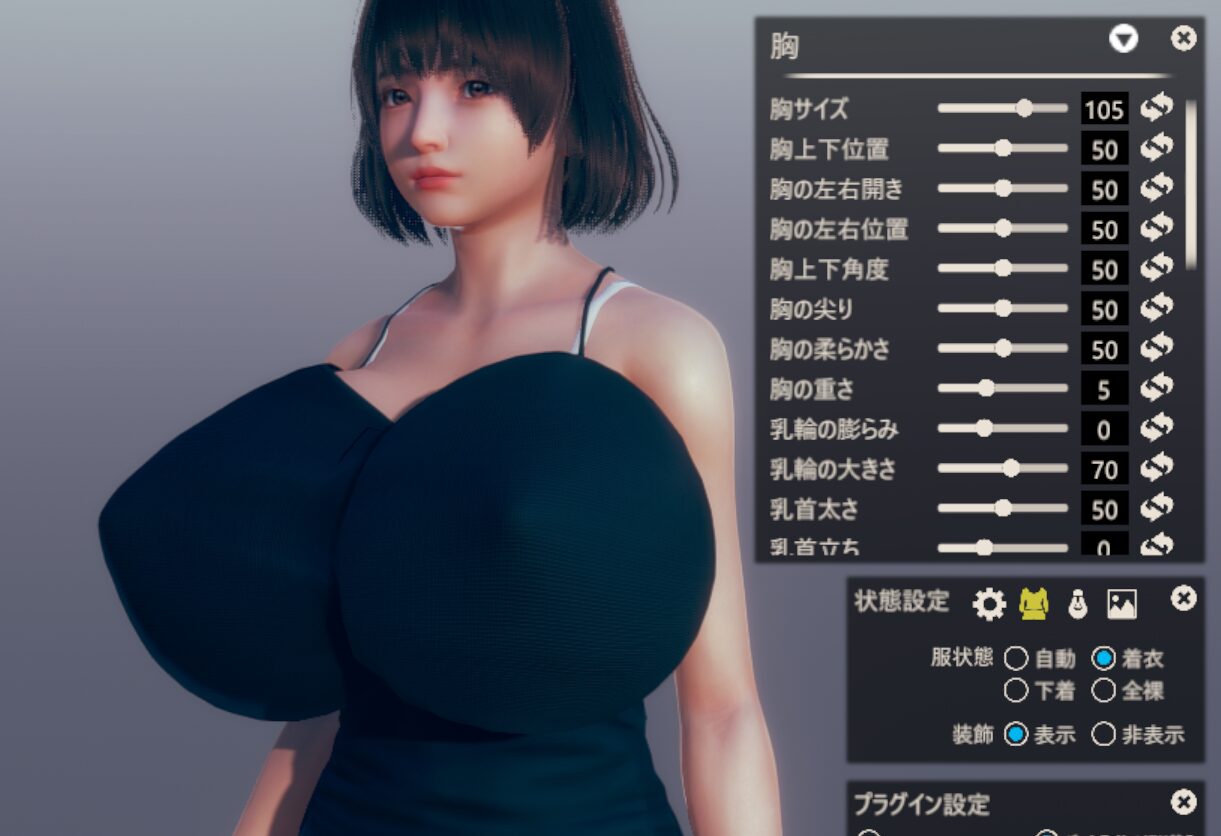Adjust the 胸サイズ slider
This screenshot has height=836, width=1221.
pyautogui.click(x=1024, y=108)
